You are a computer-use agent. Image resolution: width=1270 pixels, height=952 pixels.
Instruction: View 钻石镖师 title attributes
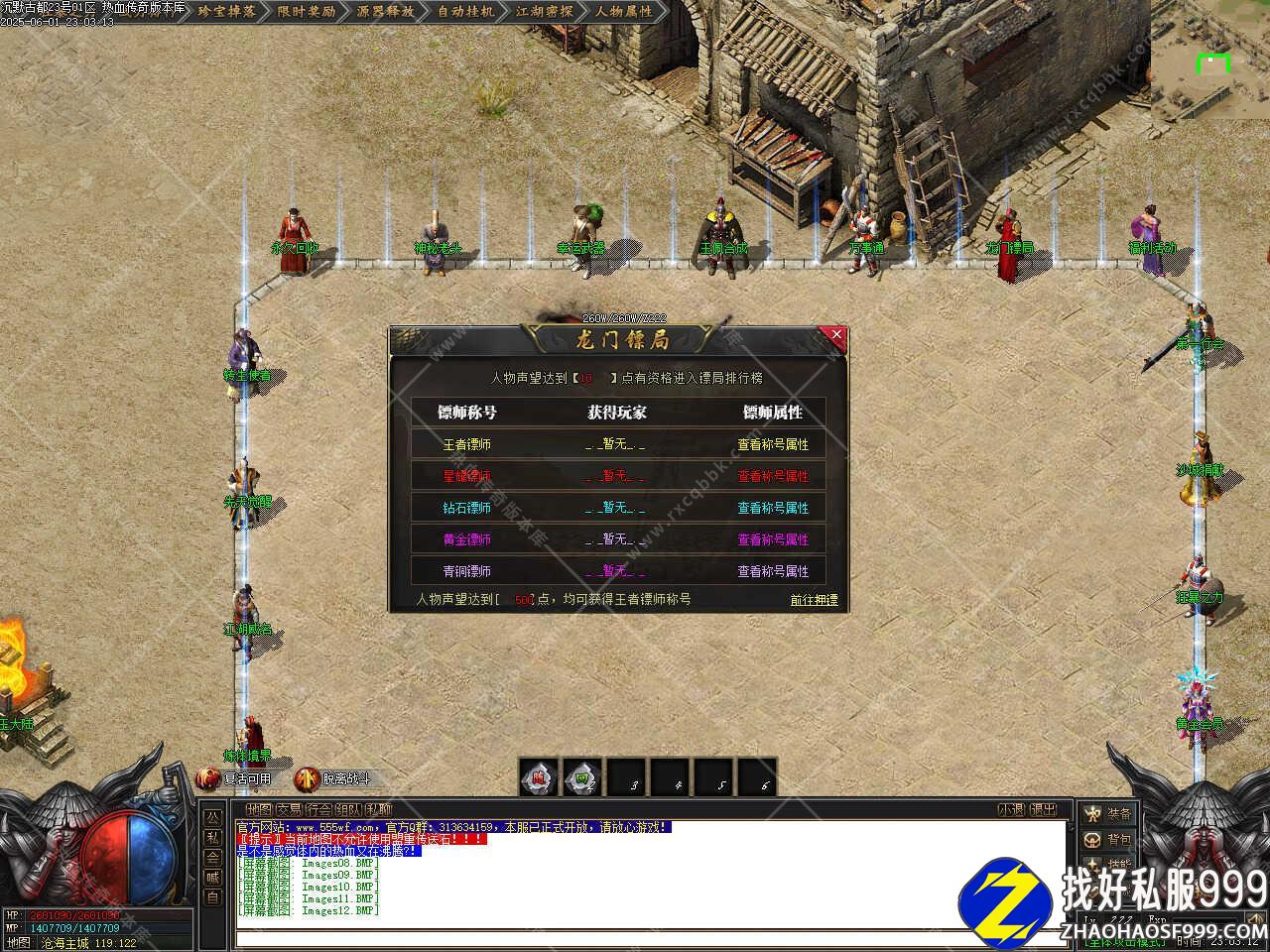[x=773, y=508]
